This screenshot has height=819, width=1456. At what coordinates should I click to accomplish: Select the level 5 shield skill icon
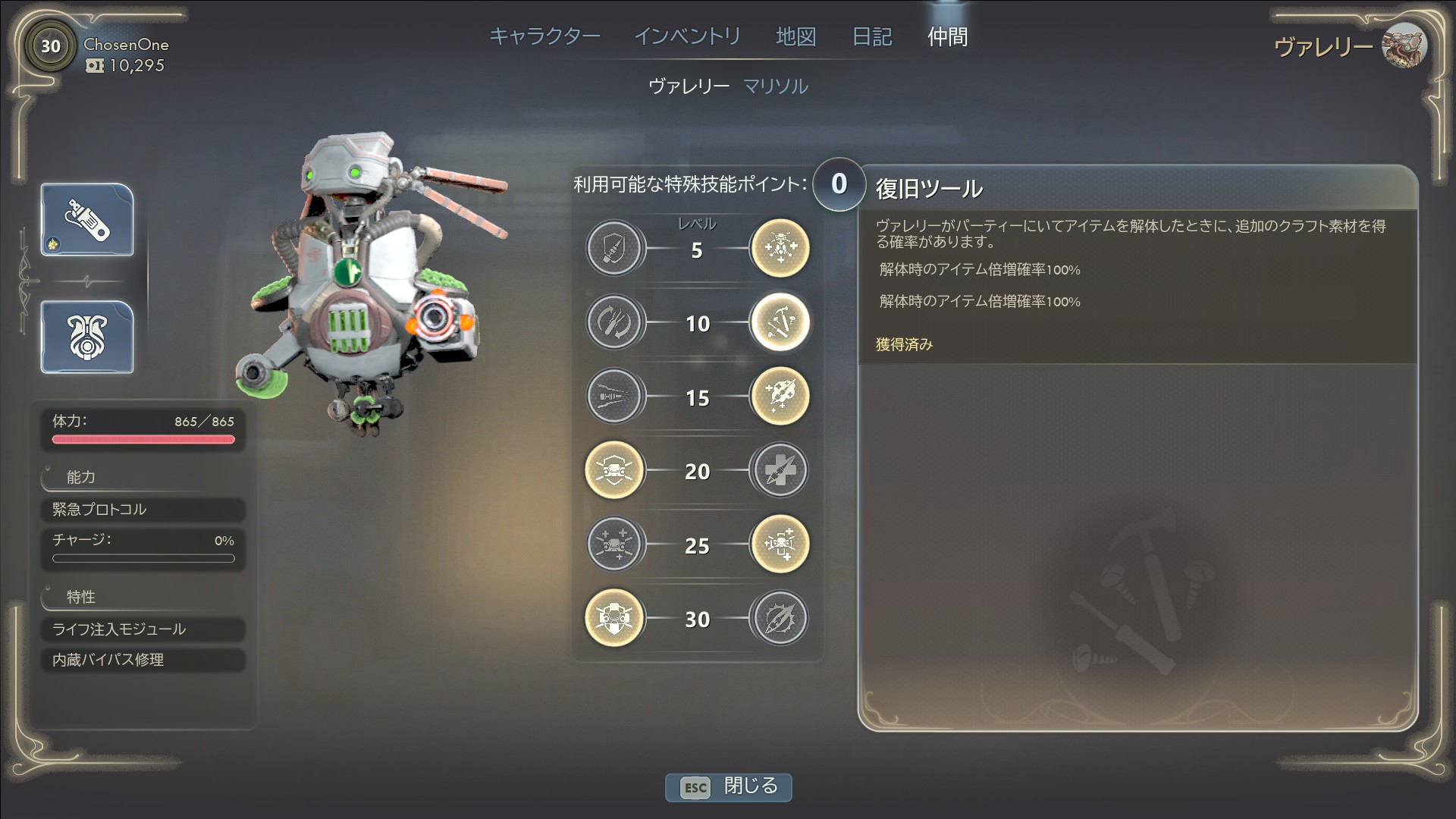tap(615, 249)
